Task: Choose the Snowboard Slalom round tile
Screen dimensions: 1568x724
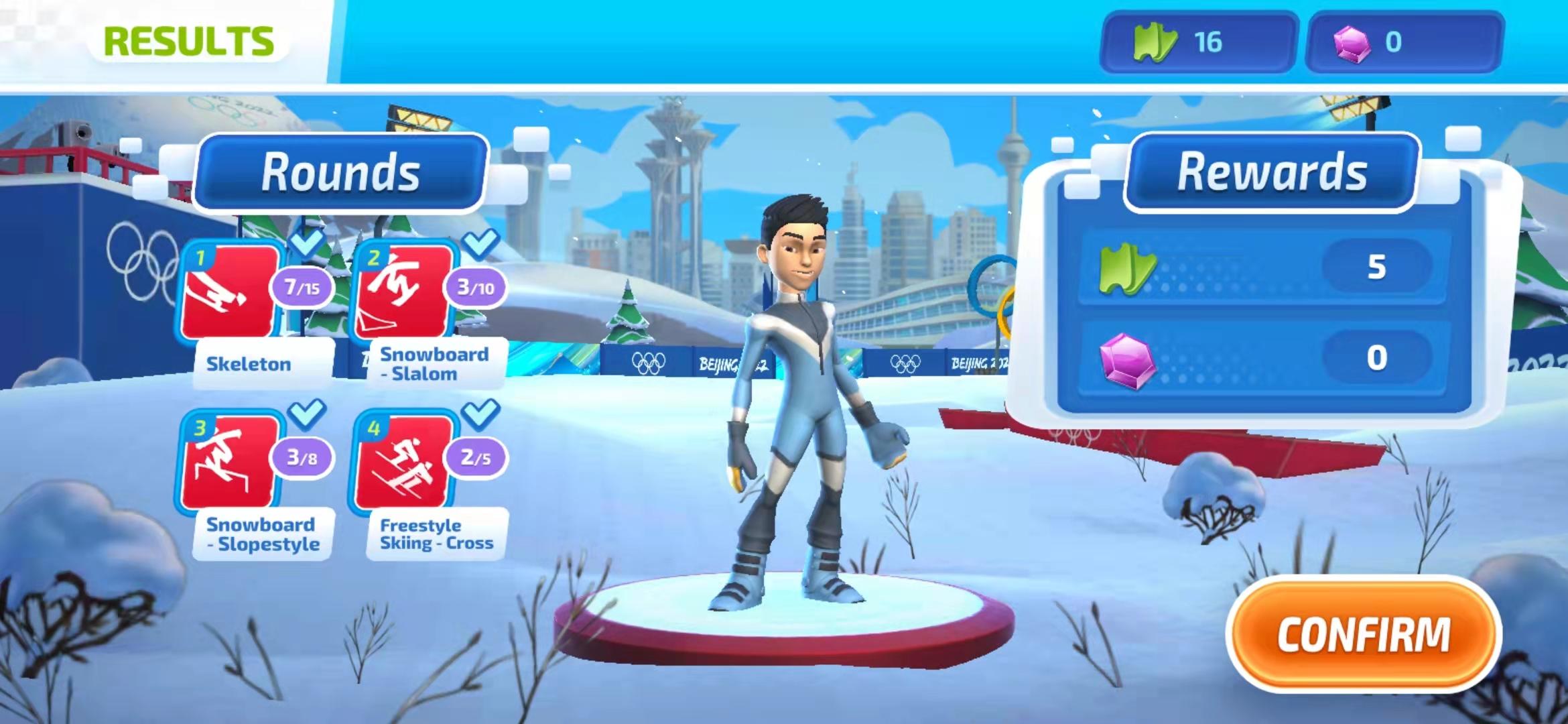Action: coord(403,292)
